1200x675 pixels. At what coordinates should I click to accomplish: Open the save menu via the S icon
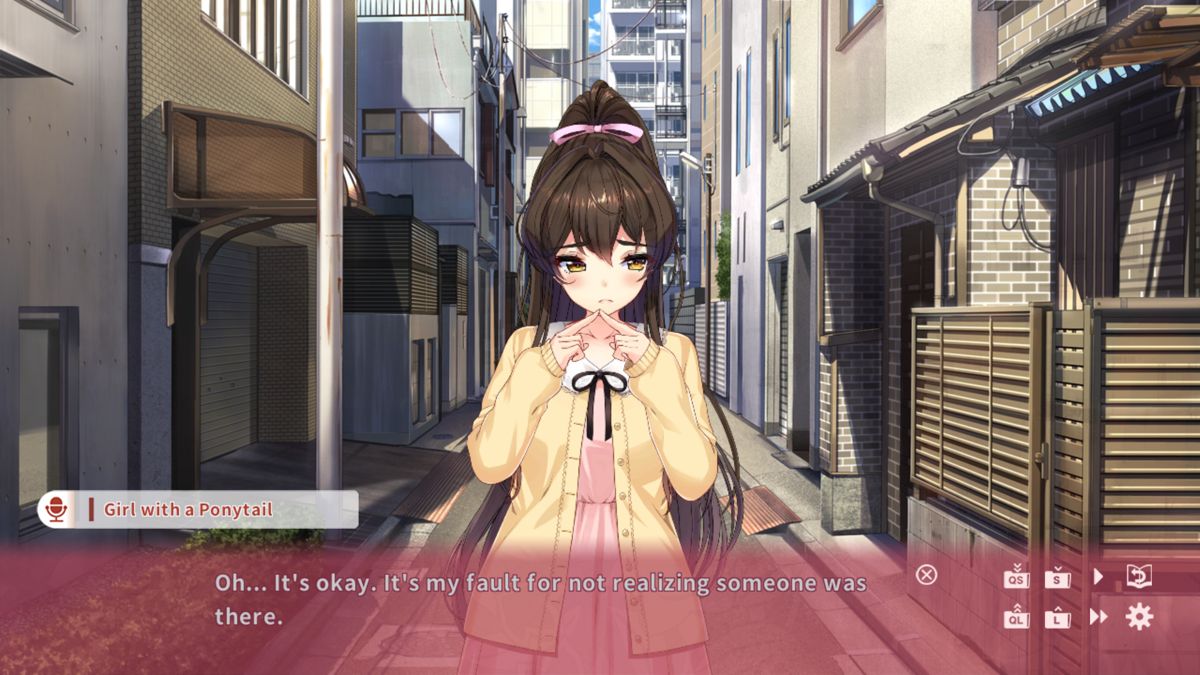point(1057,577)
